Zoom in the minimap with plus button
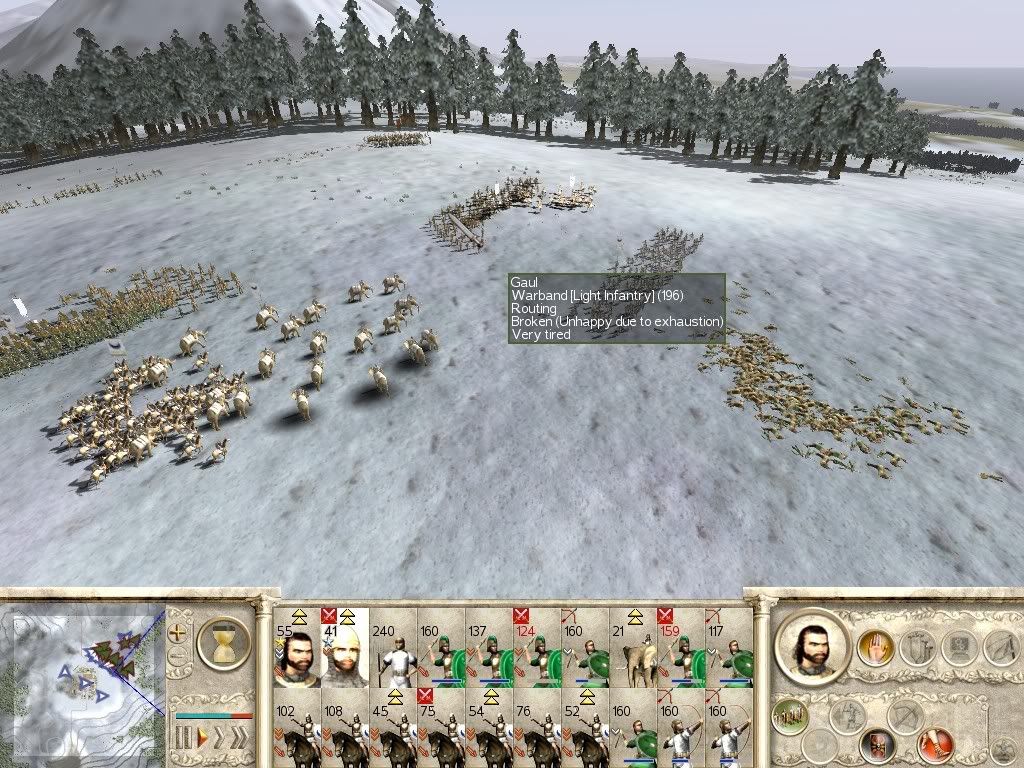Viewport: 1024px width, 768px height. coord(178,633)
